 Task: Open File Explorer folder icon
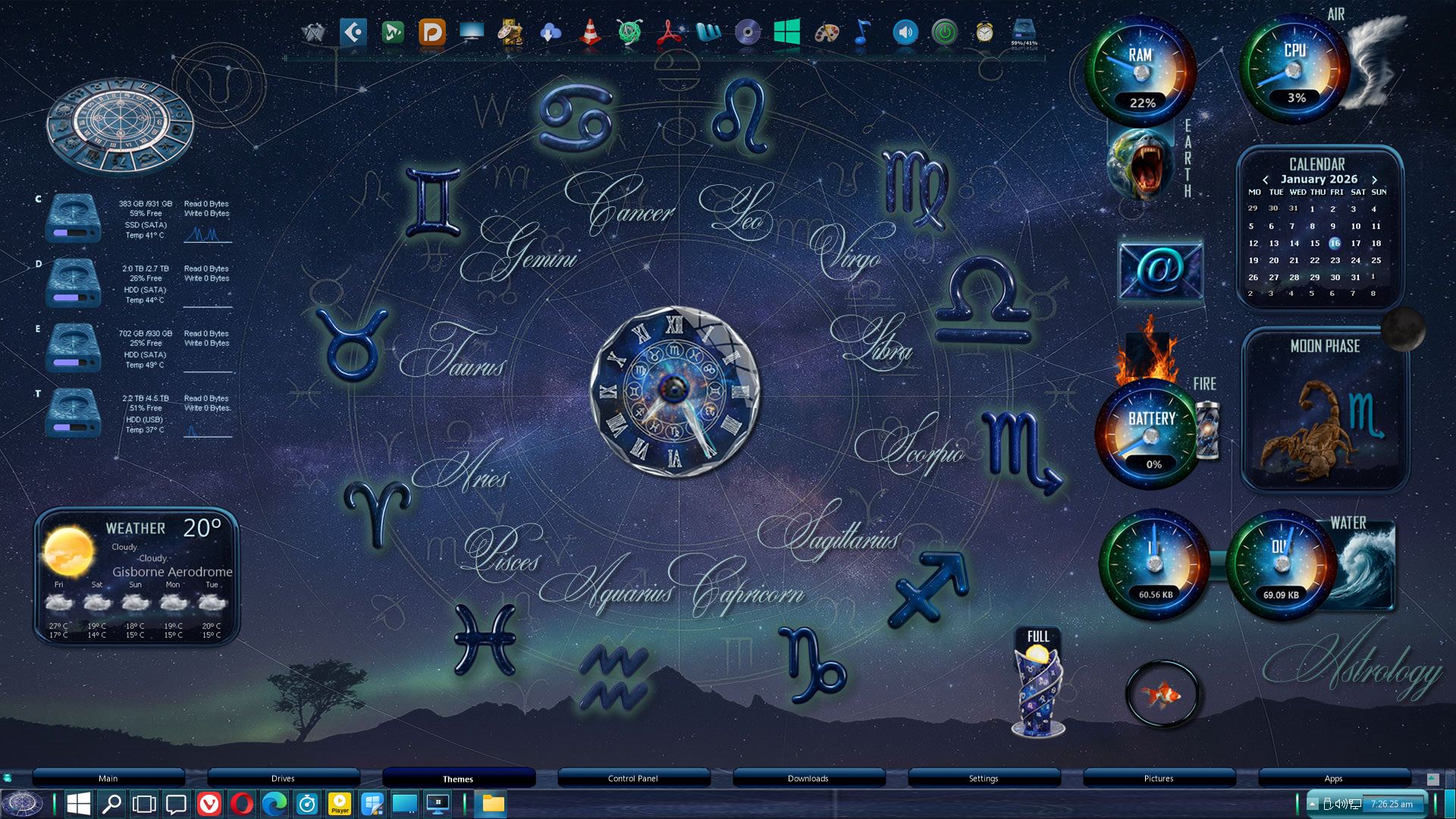click(x=493, y=804)
